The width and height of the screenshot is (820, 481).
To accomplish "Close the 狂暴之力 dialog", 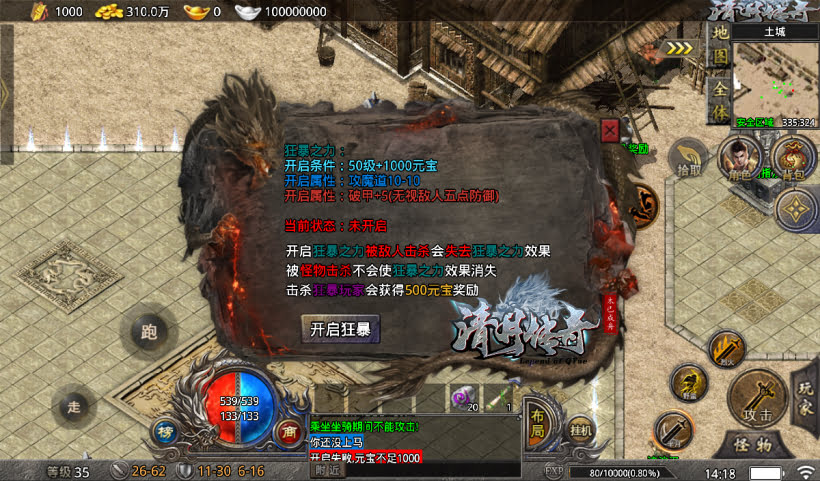I will click(610, 129).
